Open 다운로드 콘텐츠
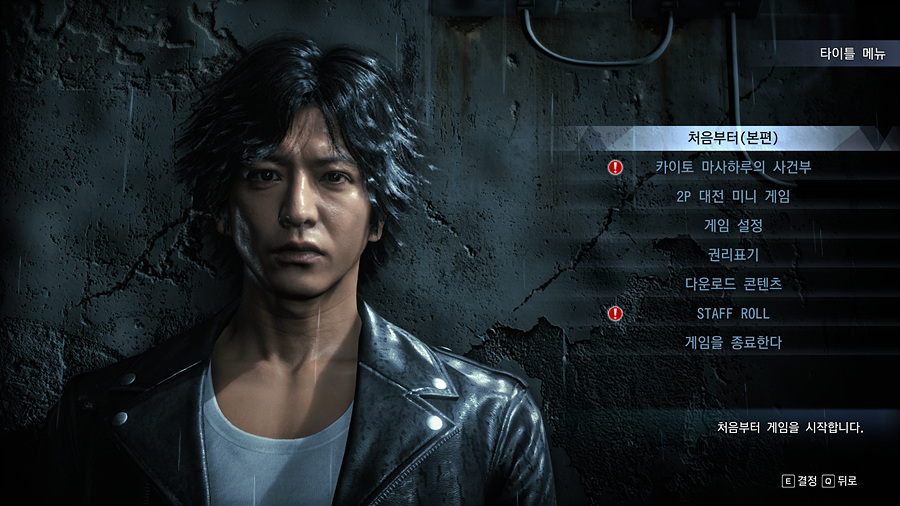The height and width of the screenshot is (506, 900). pos(733,284)
